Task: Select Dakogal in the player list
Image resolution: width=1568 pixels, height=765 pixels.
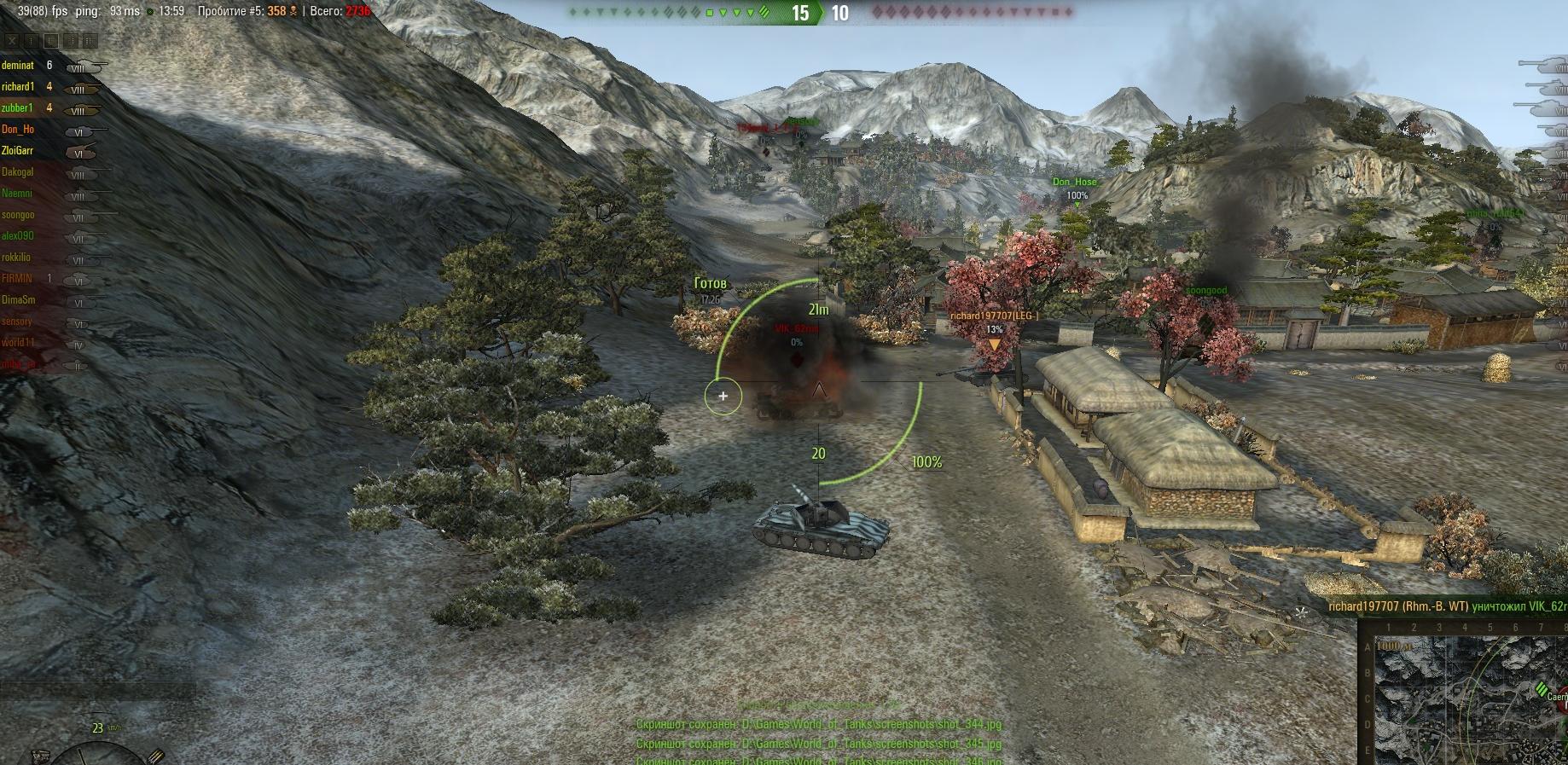Action: (x=18, y=172)
